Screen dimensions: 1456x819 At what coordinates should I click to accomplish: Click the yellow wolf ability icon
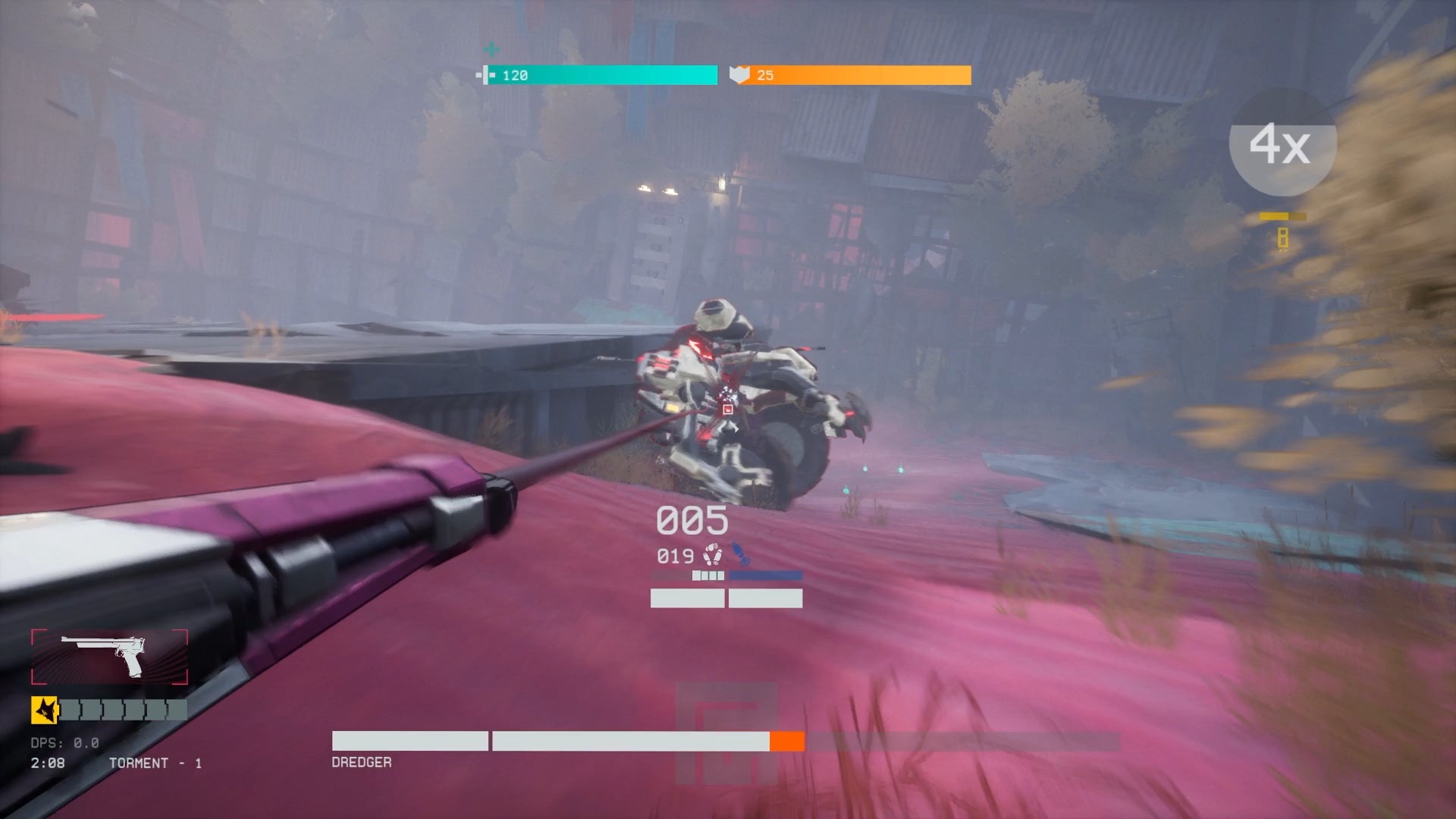click(x=44, y=711)
